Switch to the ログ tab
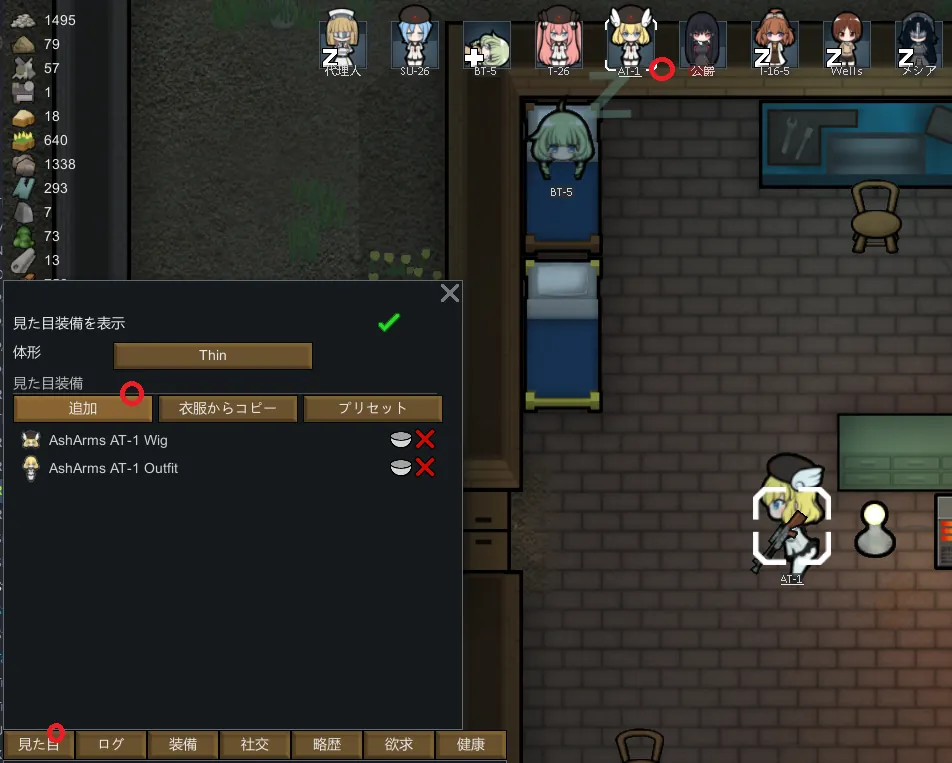This screenshot has height=763, width=952. coord(111,745)
